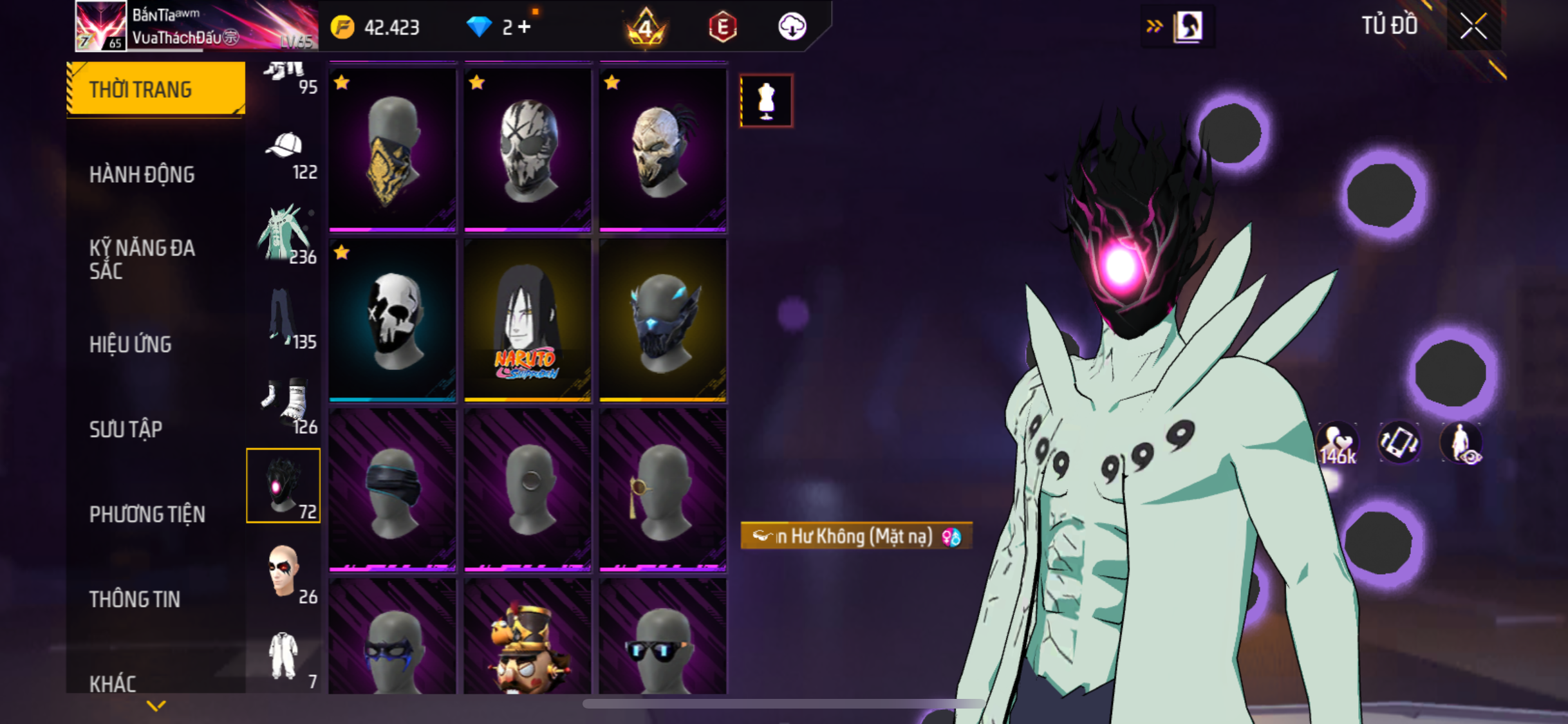Image resolution: width=1568 pixels, height=724 pixels.
Task: Select the Naruto Orochimaru hair item
Action: 527,320
